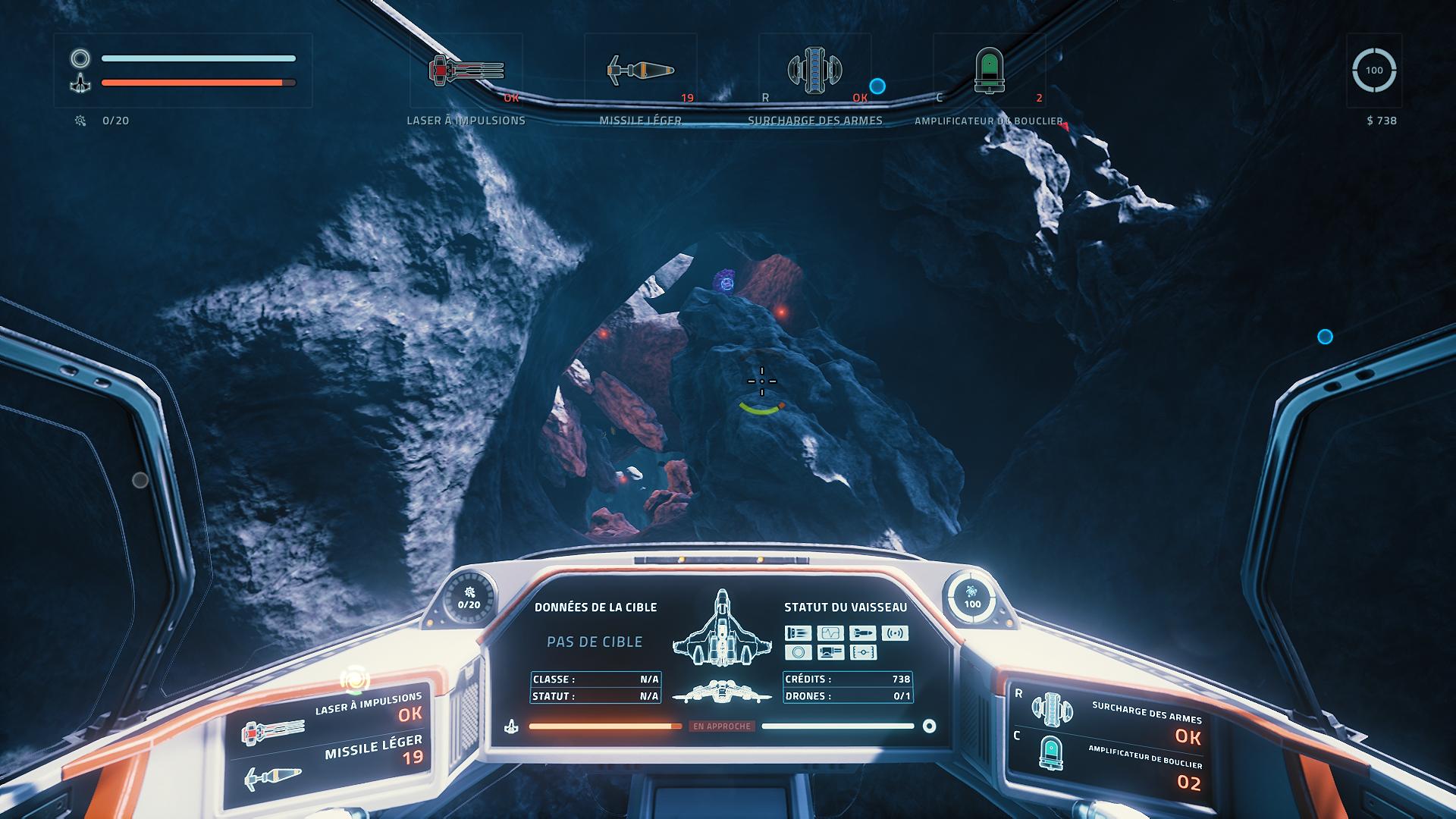Select the Missile léger secondary weapon
This screenshot has width=1456, height=819.
[641, 72]
